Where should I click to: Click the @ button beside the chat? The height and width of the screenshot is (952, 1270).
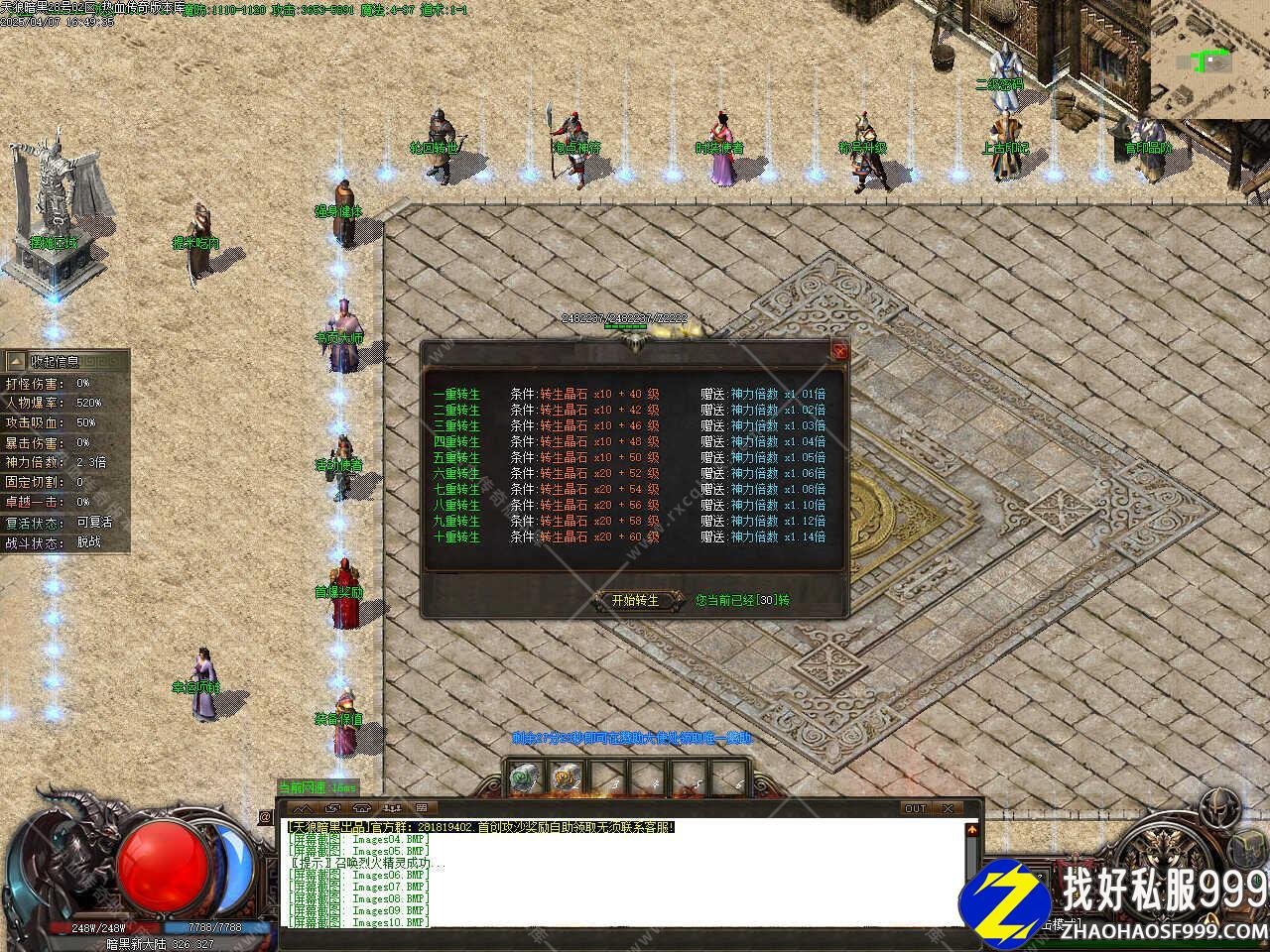click(x=265, y=817)
